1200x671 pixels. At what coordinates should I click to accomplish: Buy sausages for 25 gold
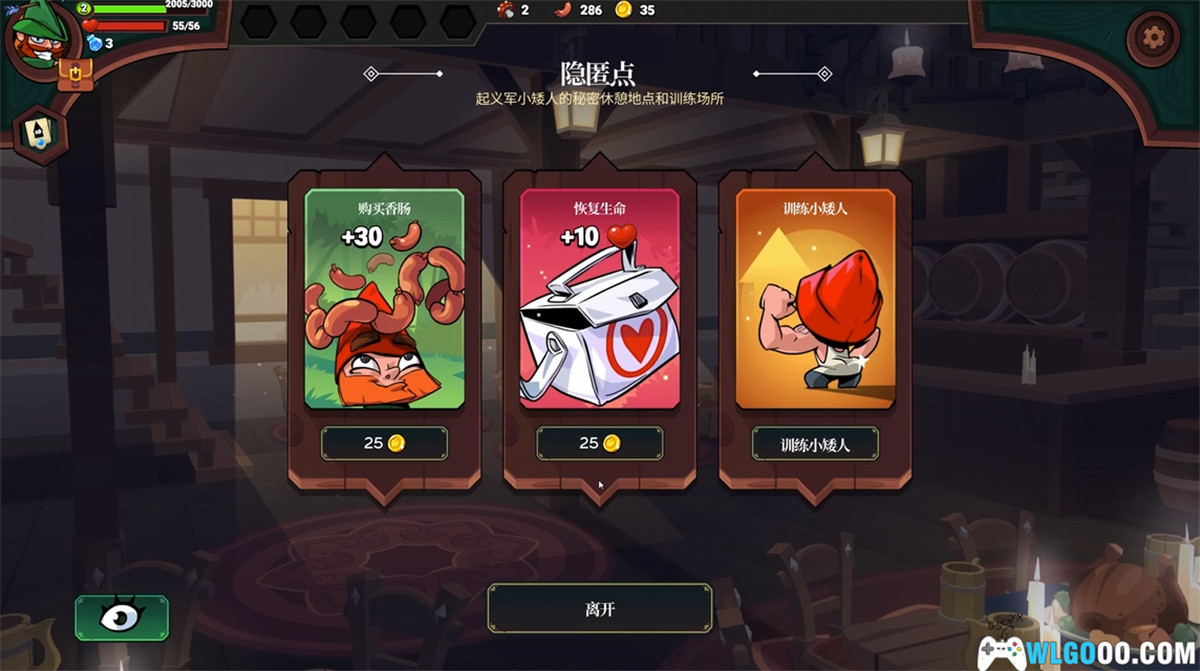[x=384, y=443]
